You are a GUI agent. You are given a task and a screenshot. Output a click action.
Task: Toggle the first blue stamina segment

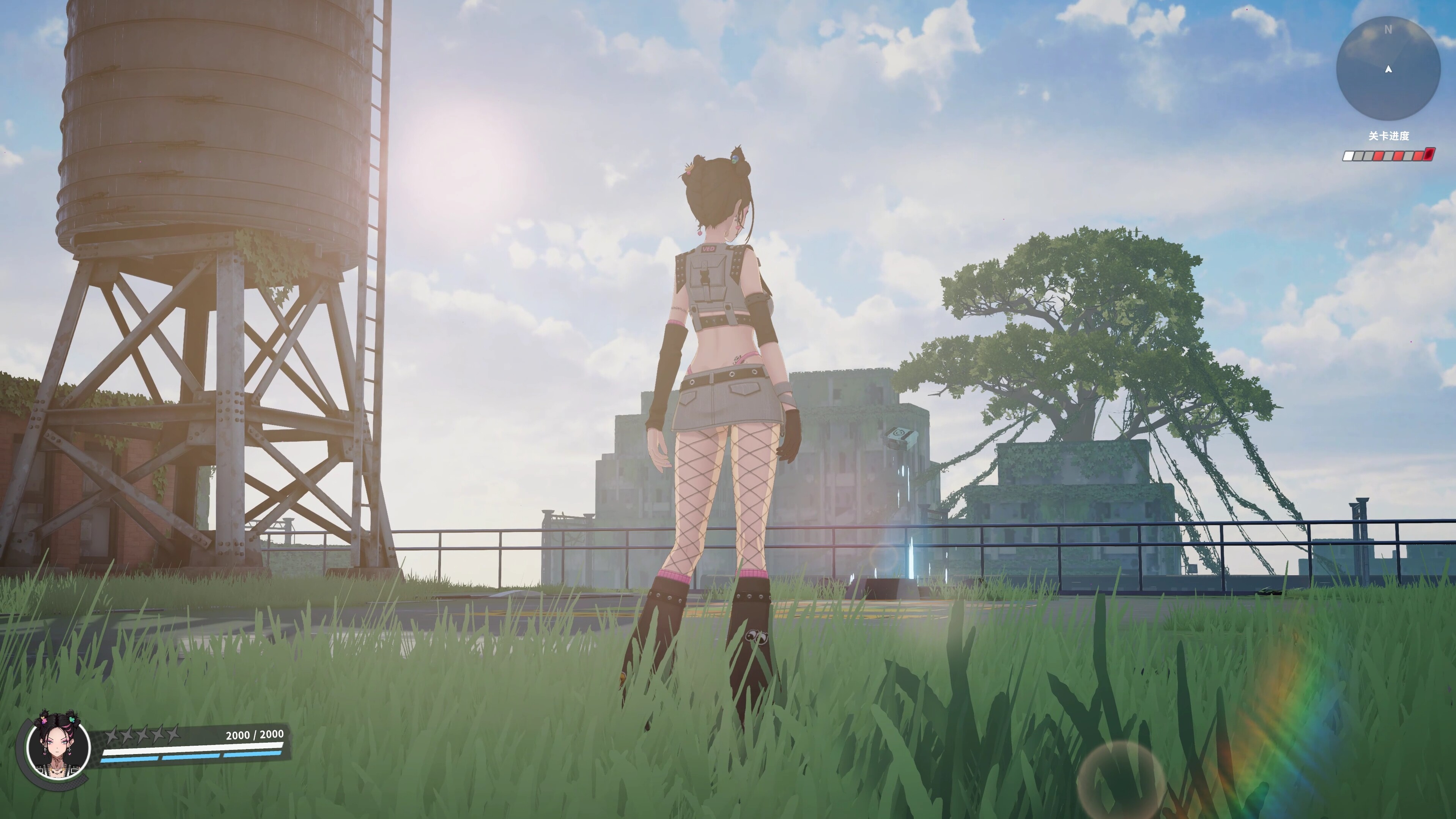pyautogui.click(x=130, y=761)
